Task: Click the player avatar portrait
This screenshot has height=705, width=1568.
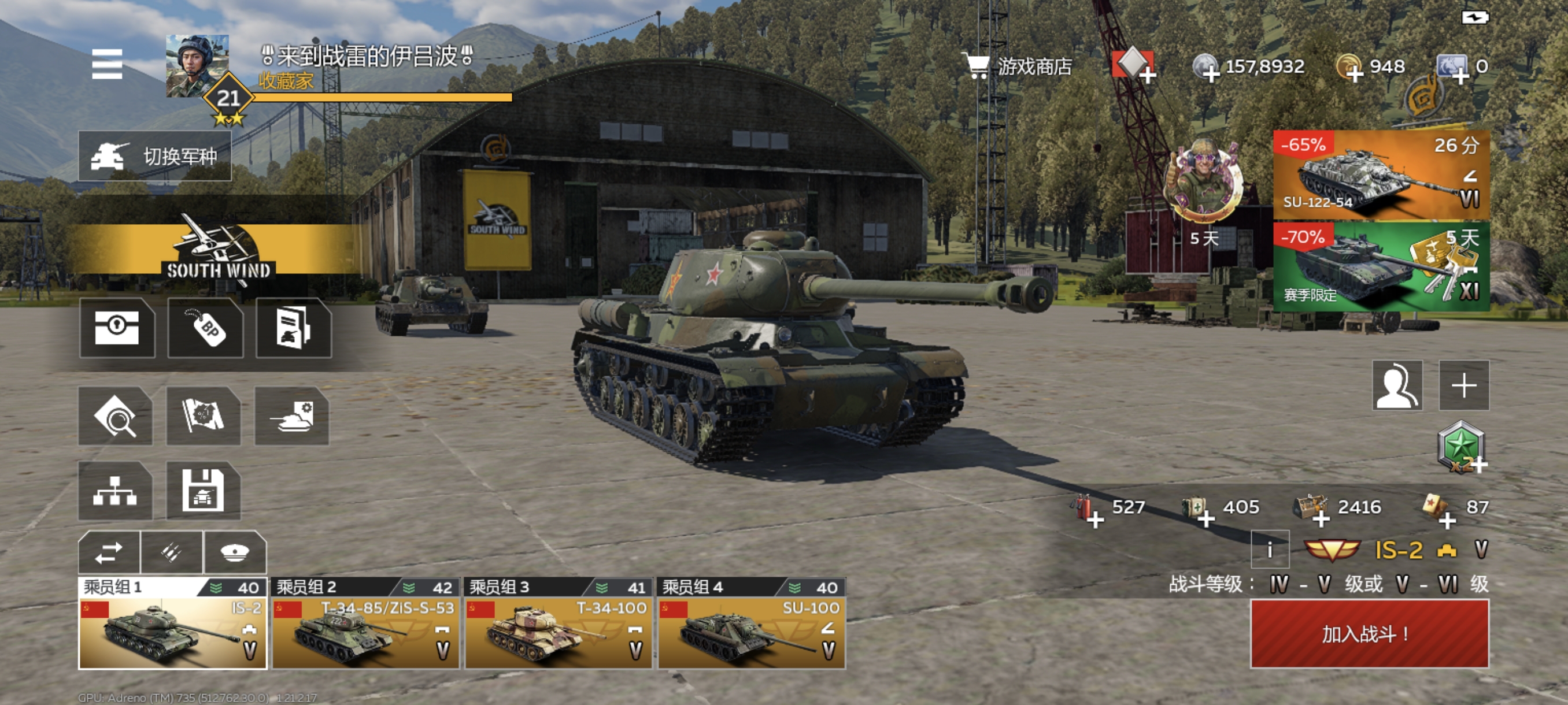Action: (x=197, y=65)
